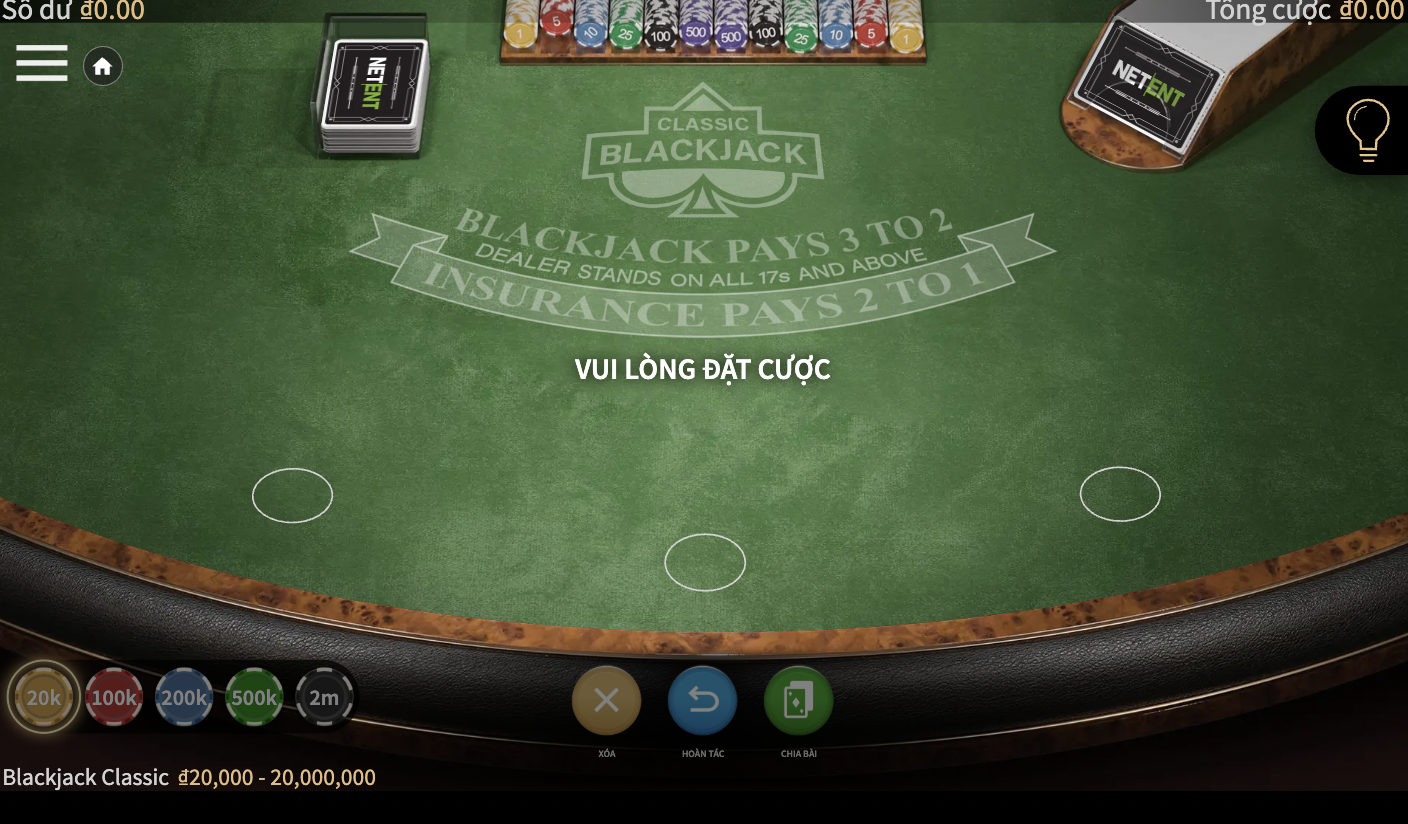The width and height of the screenshot is (1408, 824).
Task: Show the lightbulb hint panel
Action: pyautogui.click(x=1368, y=130)
